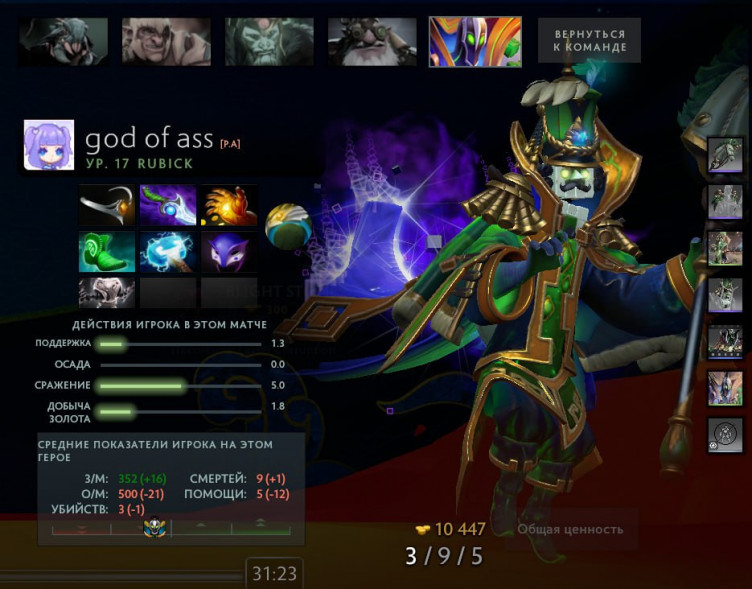Image resolution: width=752 pixels, height=589 pixels.
Task: Open the 'Общая ценность' net worth selector
Action: [x=570, y=529]
